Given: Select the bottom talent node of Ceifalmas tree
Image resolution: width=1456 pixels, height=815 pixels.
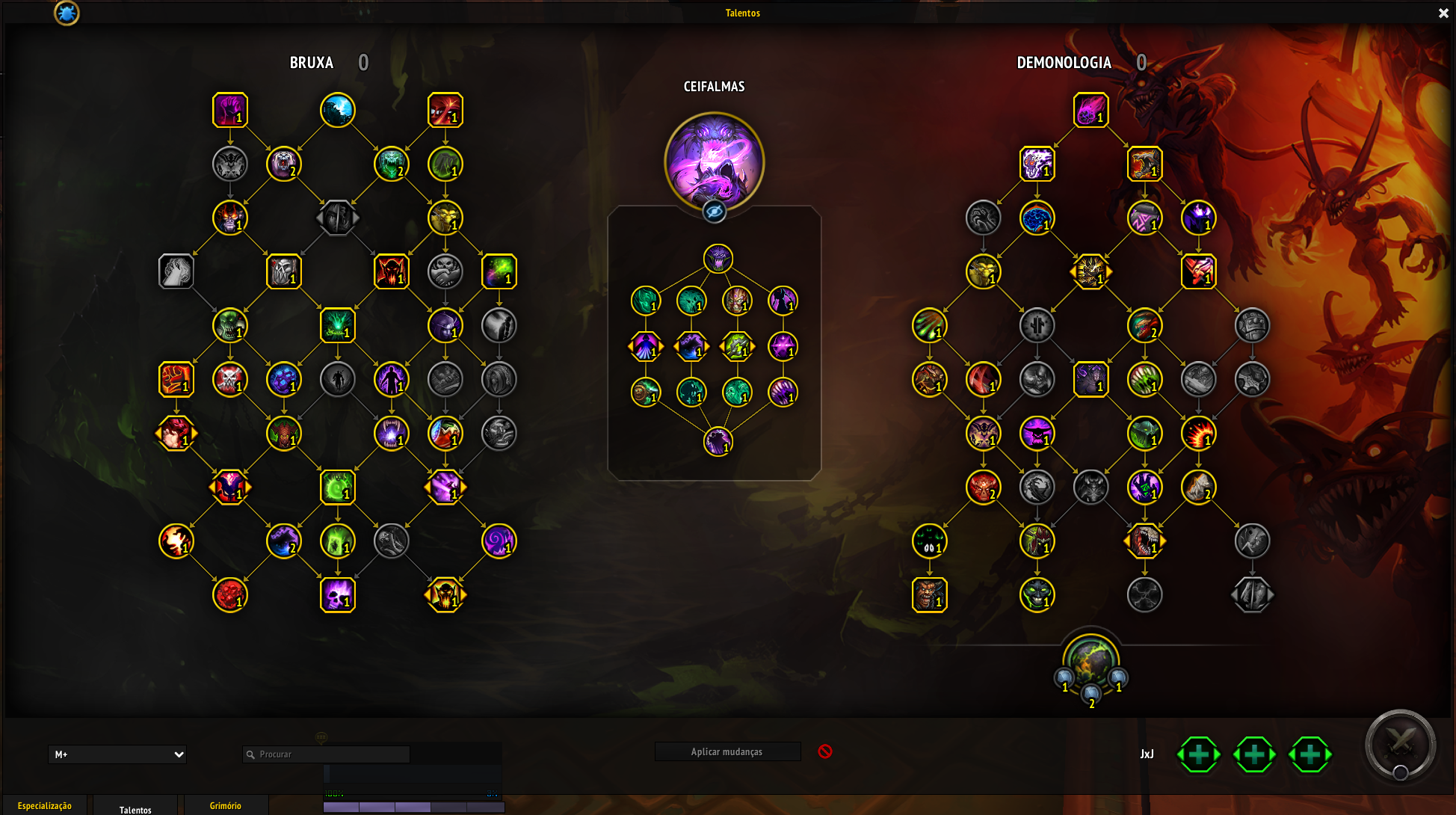Looking at the screenshot, I should coord(718,442).
